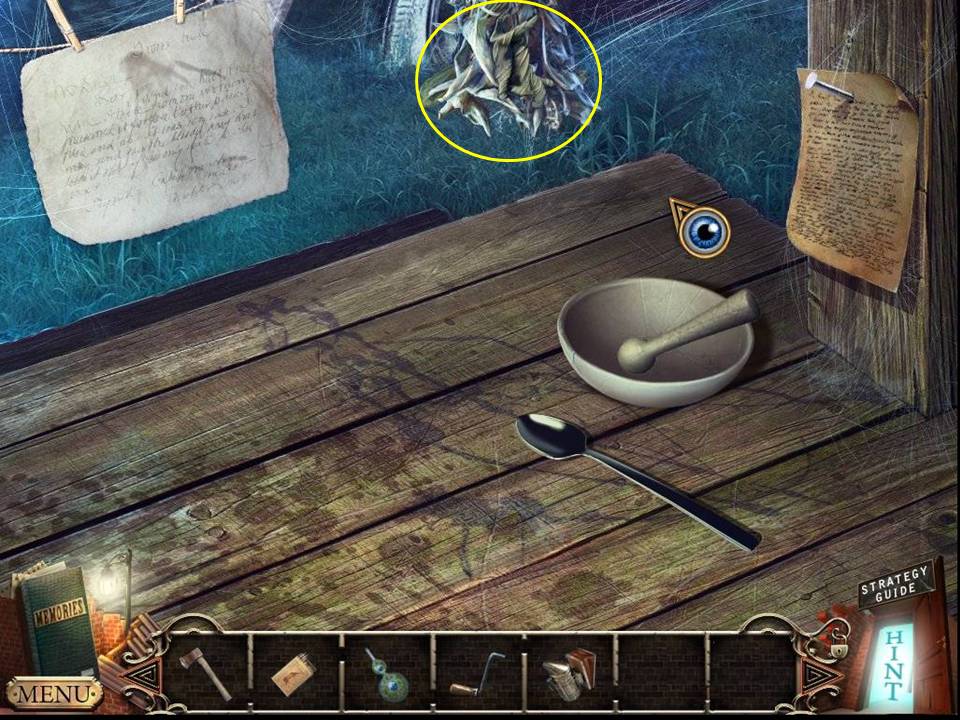Pick the green glass flask from inventory
The height and width of the screenshot is (720, 960).
click(387, 671)
